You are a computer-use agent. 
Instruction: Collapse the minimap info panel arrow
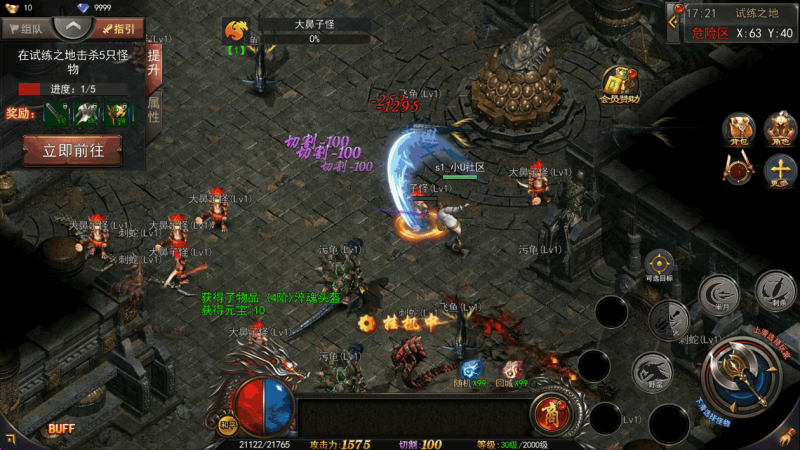(674, 13)
